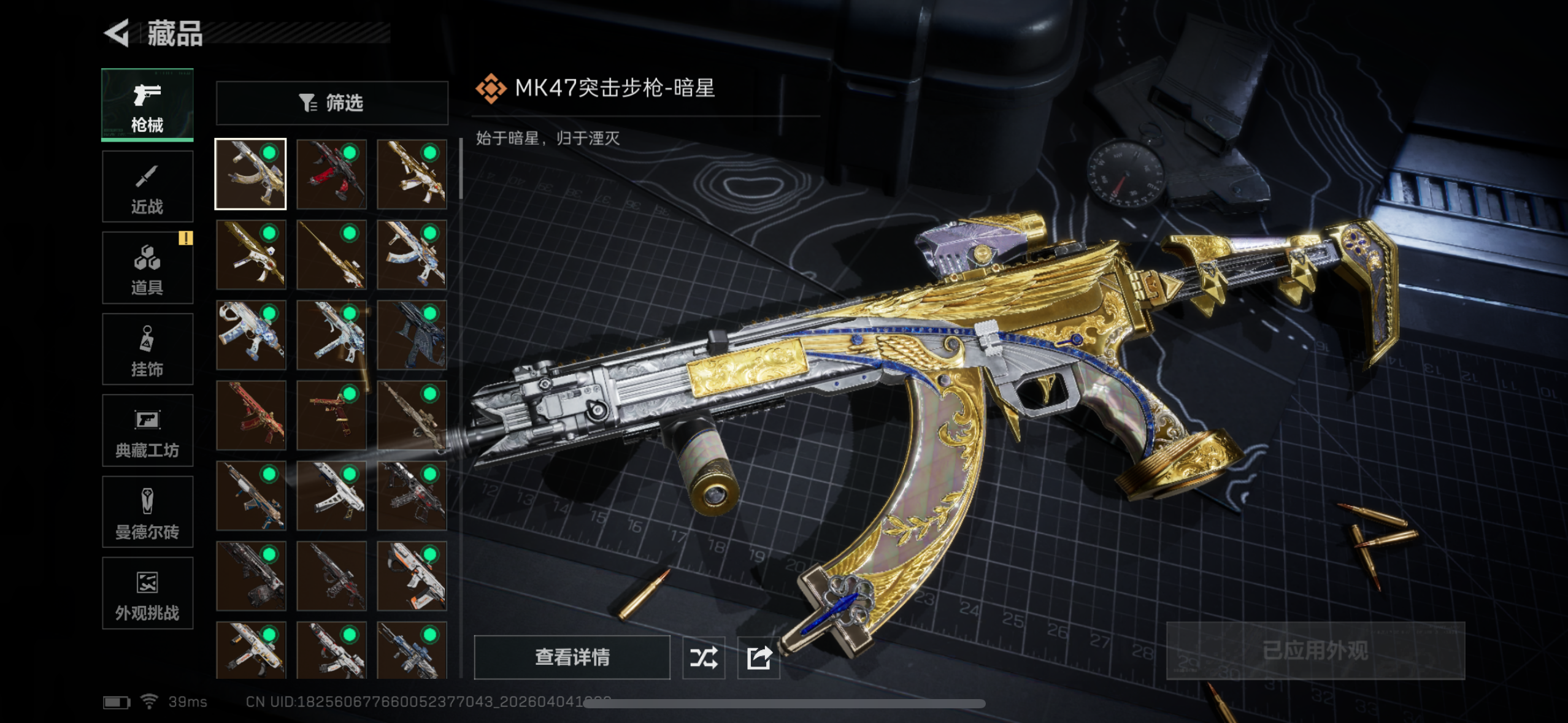The image size is (1568, 723).
Task: Click 查看详情 to view skin details
Action: [572, 657]
